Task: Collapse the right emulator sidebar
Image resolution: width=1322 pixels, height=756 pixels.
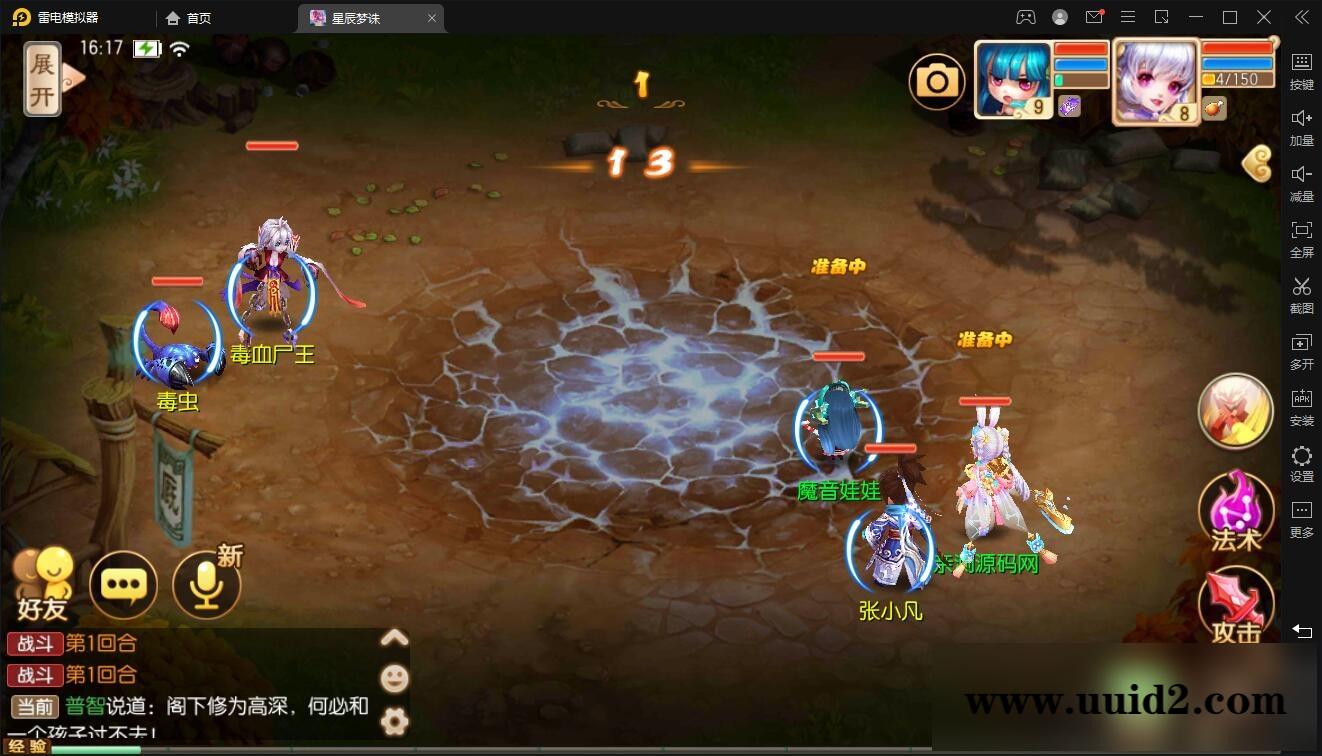Action: [1301, 17]
